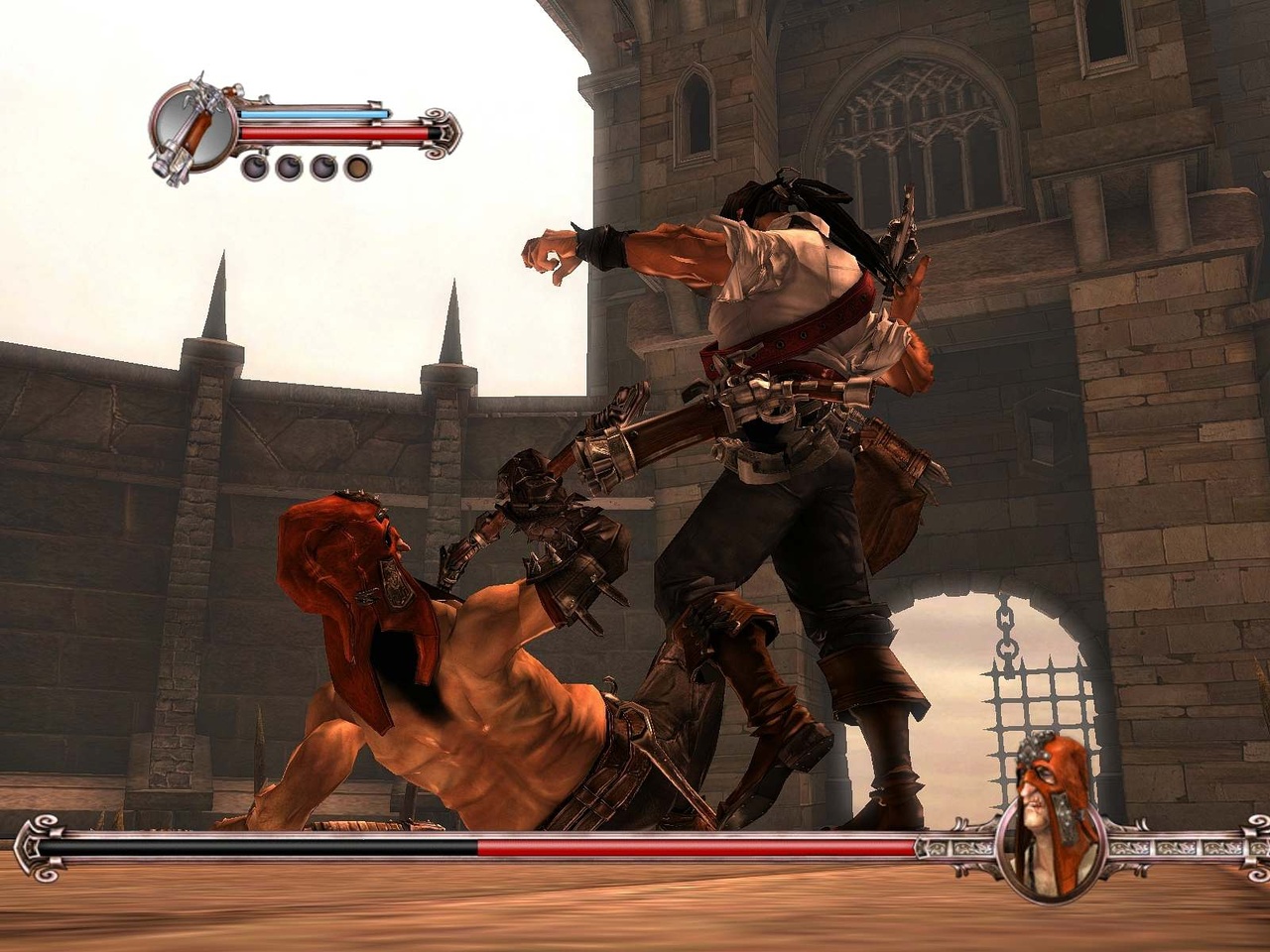Select the empty brown ammo slot icon
Screen dimensions: 1270x952
pos(356,166)
